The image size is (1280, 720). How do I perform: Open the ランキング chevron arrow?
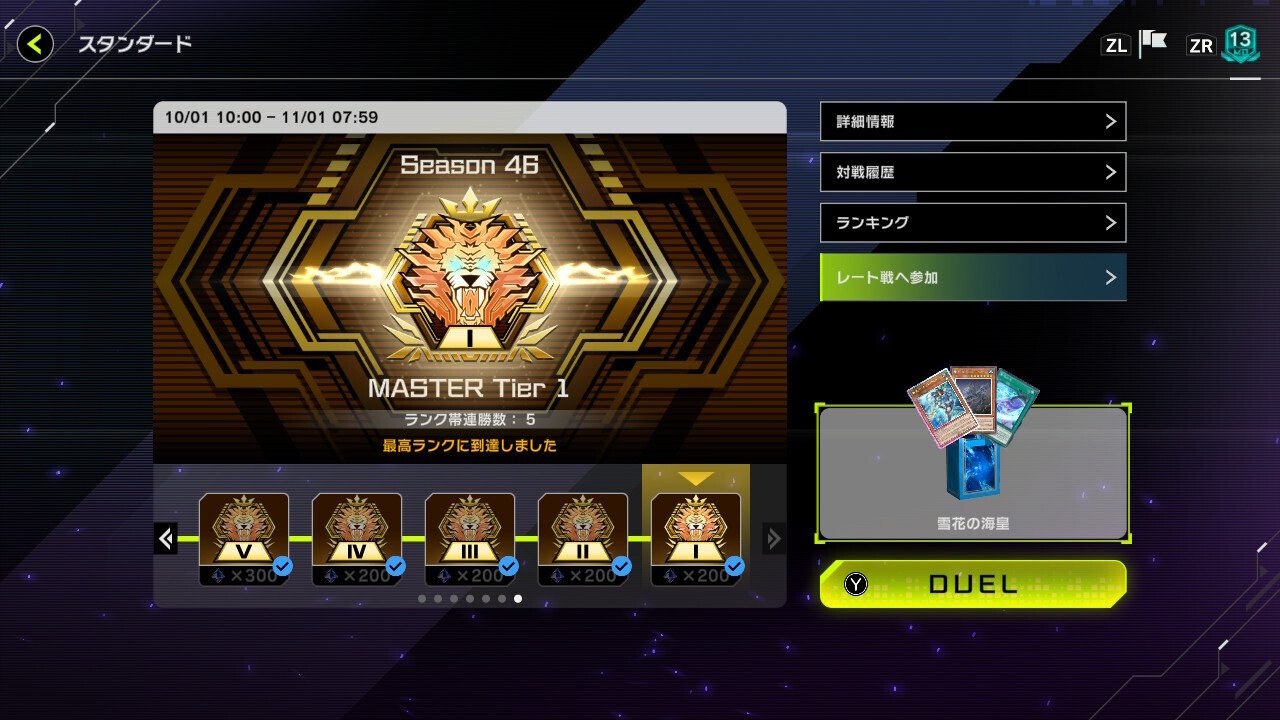click(x=1113, y=222)
